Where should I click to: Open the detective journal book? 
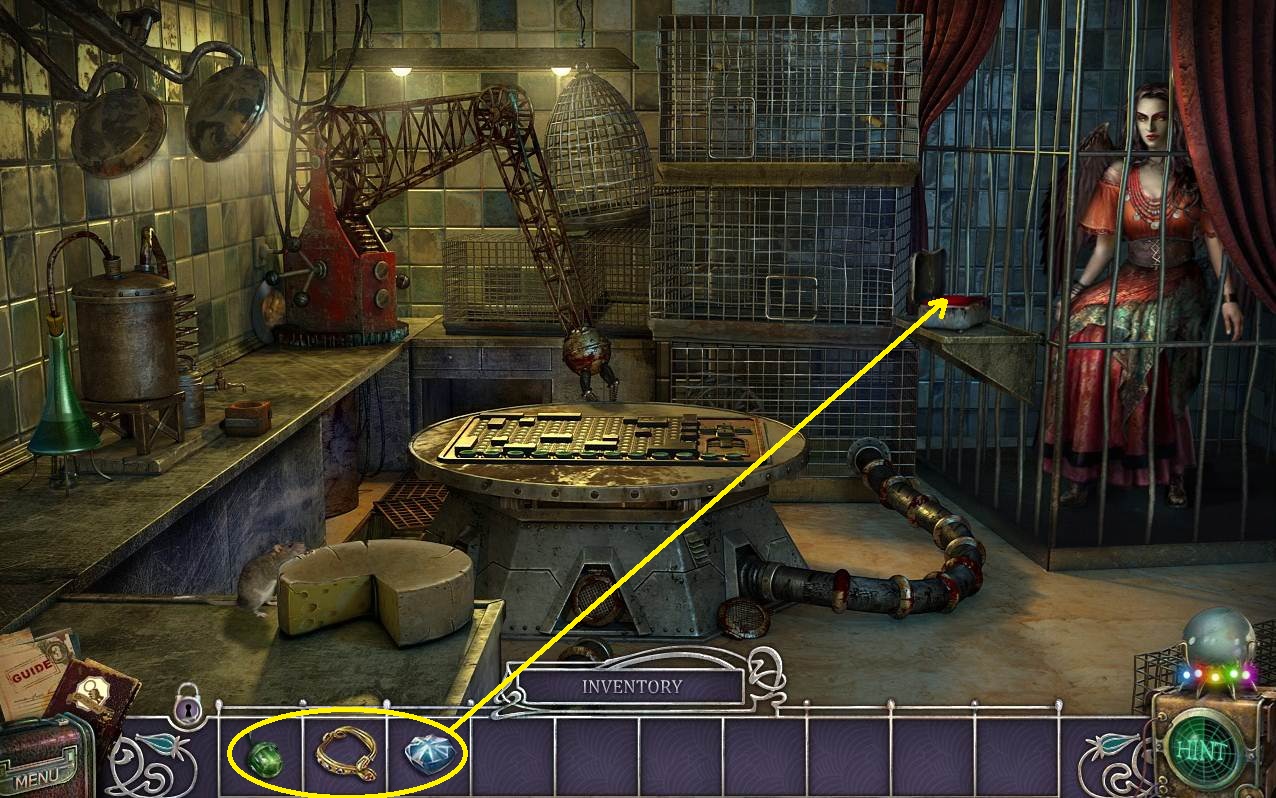90,694
